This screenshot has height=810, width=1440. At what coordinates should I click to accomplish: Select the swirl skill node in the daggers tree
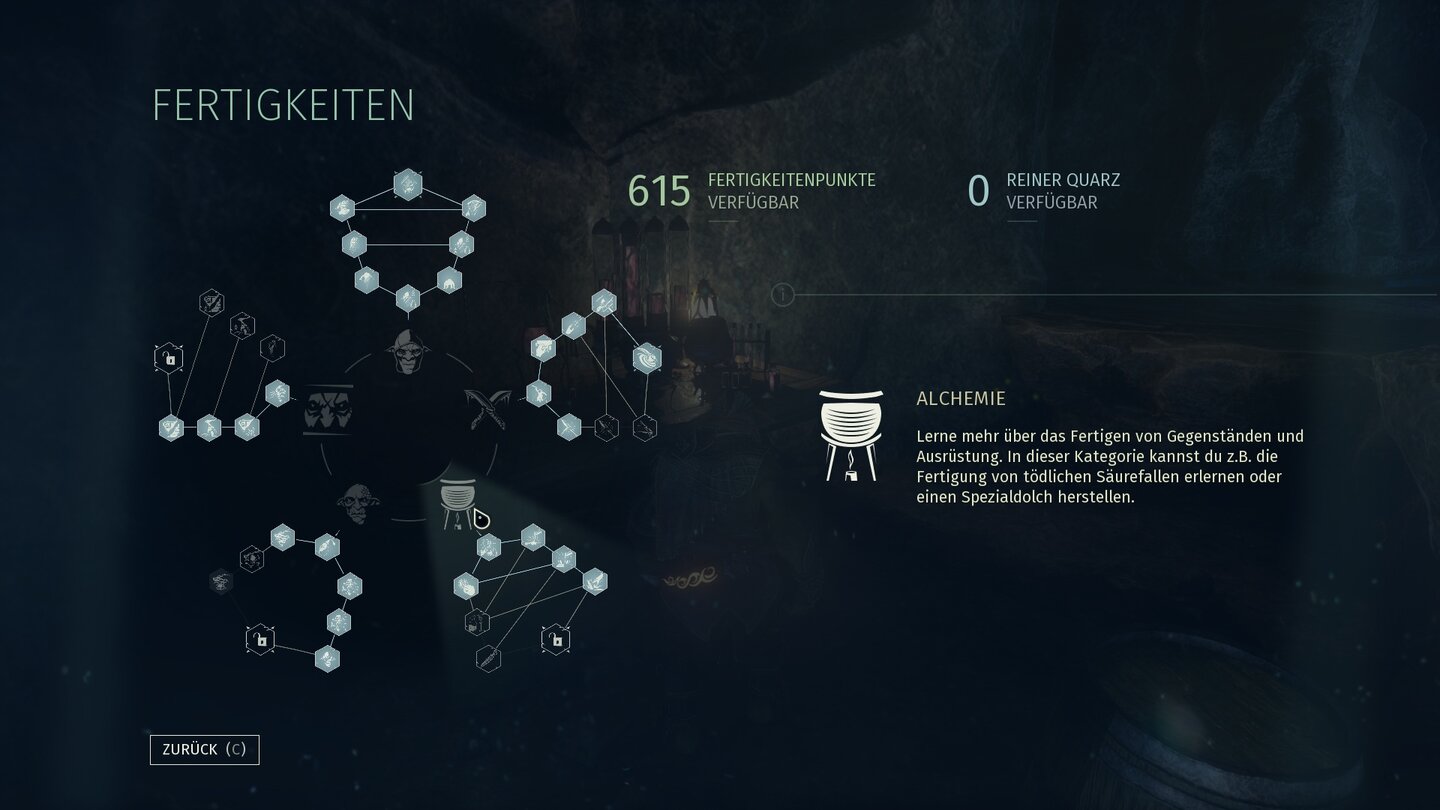(x=647, y=357)
